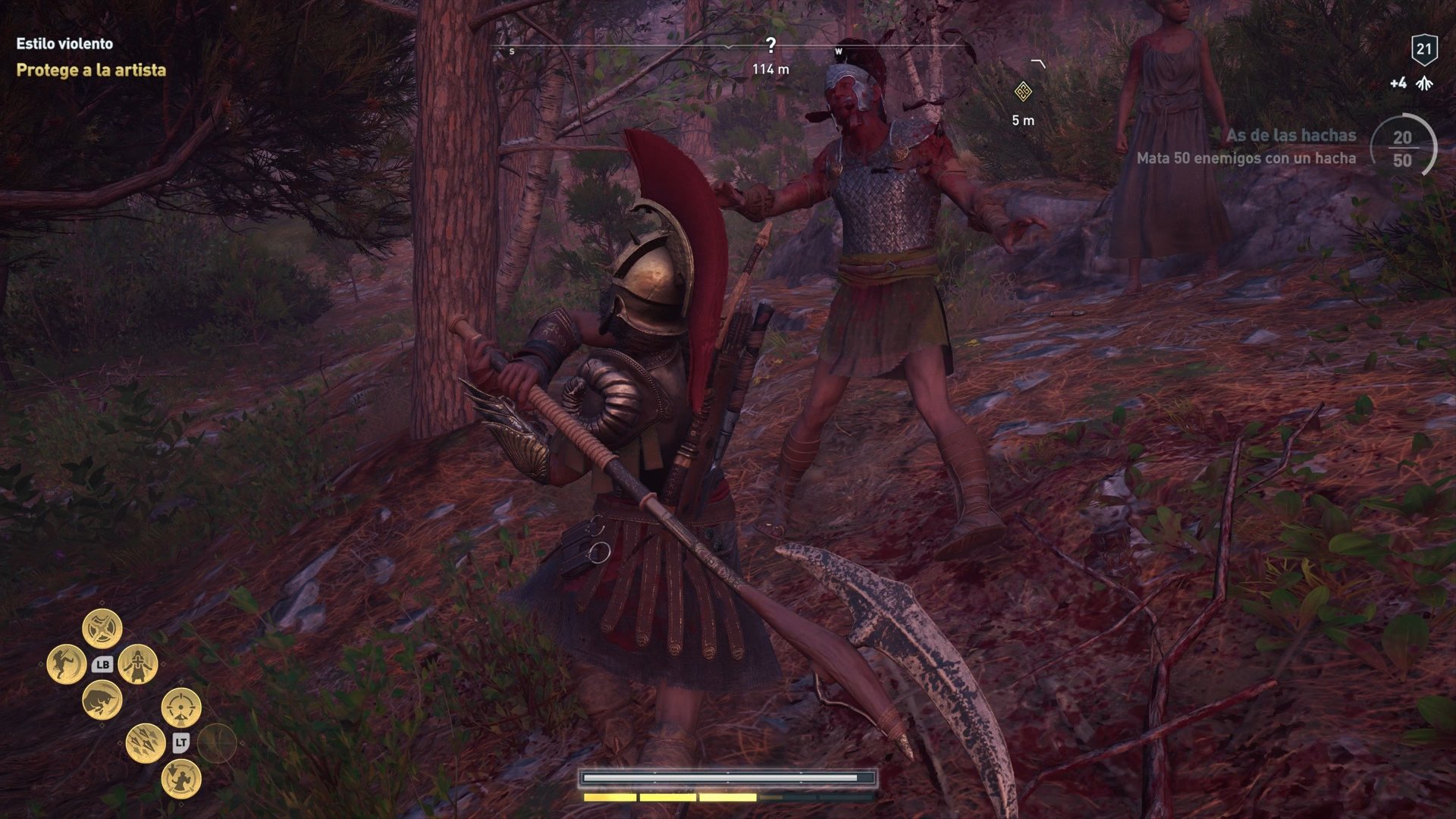
Task: Use the Second Wind healing ability icon
Action: (137, 664)
